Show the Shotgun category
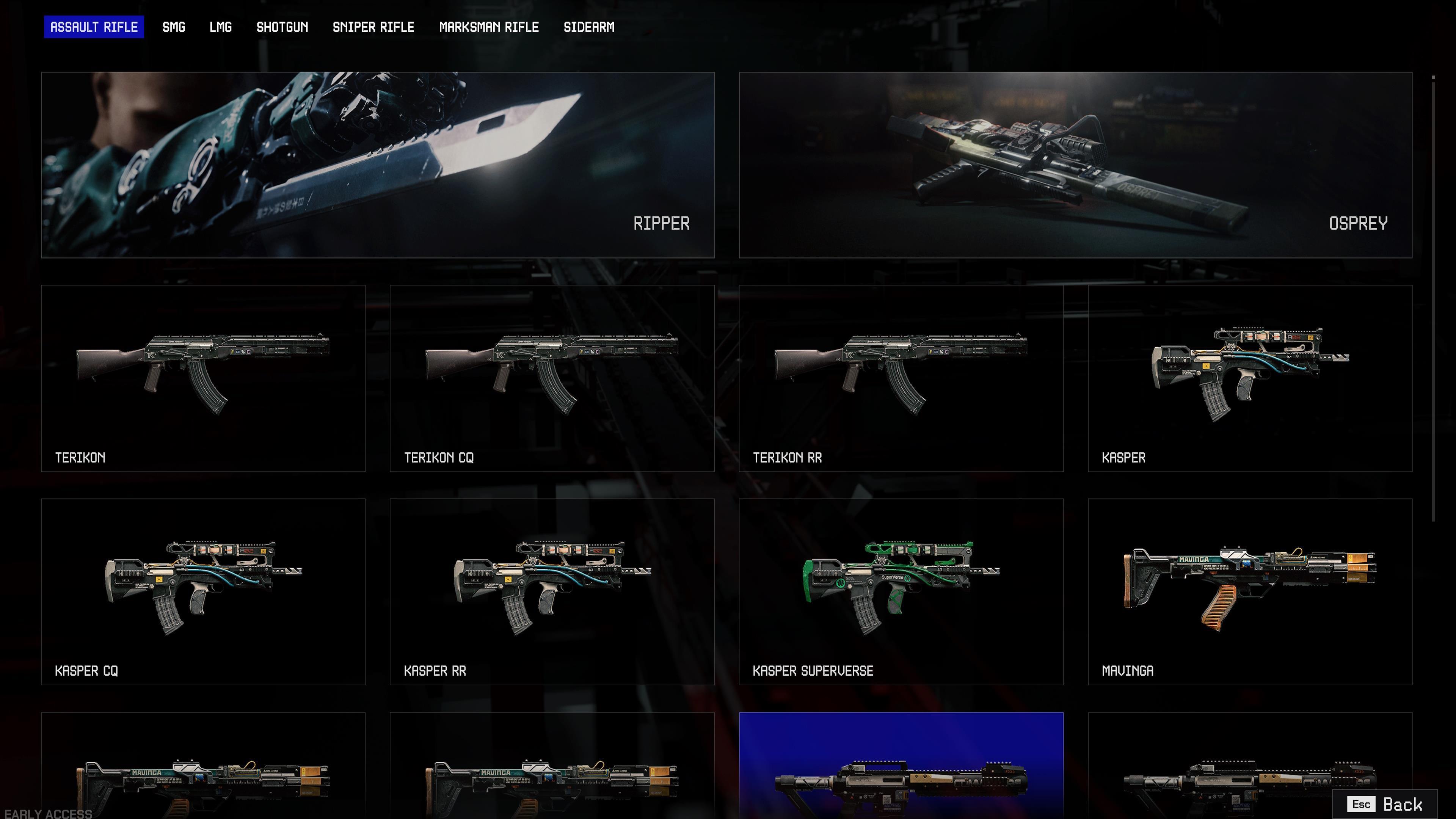Screen dimensions: 1456x819 click(x=282, y=27)
